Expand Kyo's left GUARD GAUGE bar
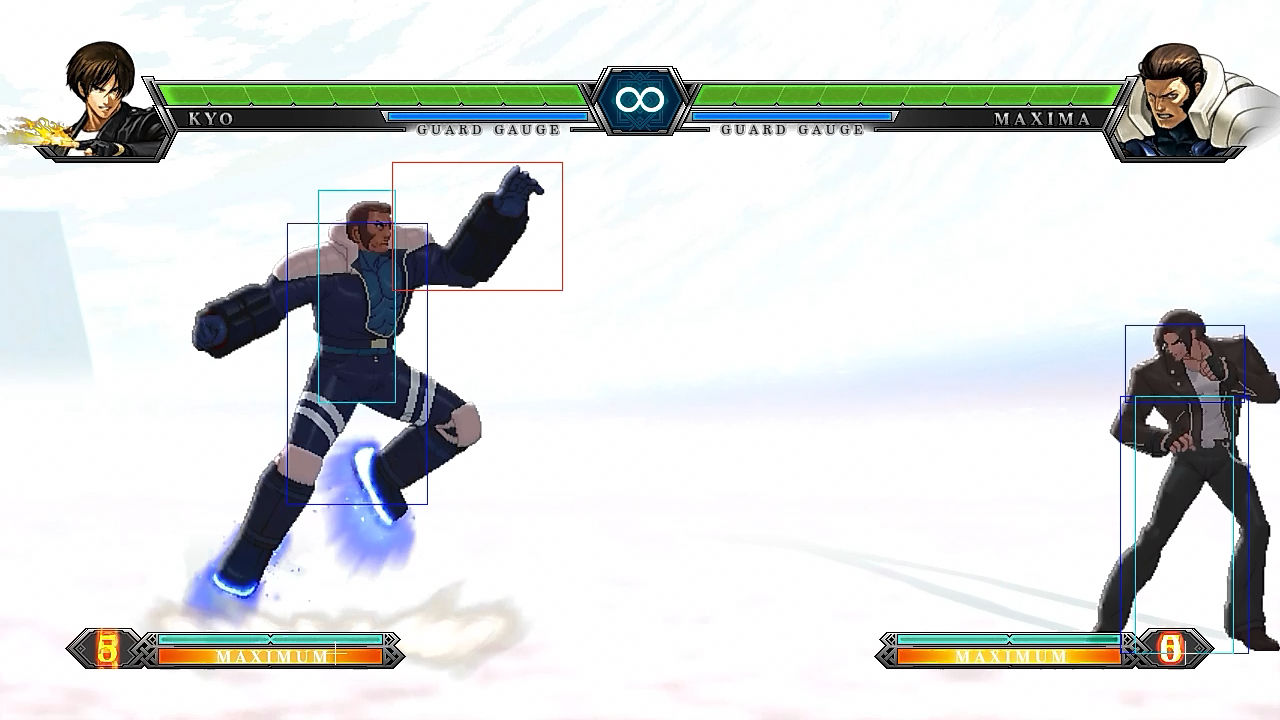 [490, 117]
